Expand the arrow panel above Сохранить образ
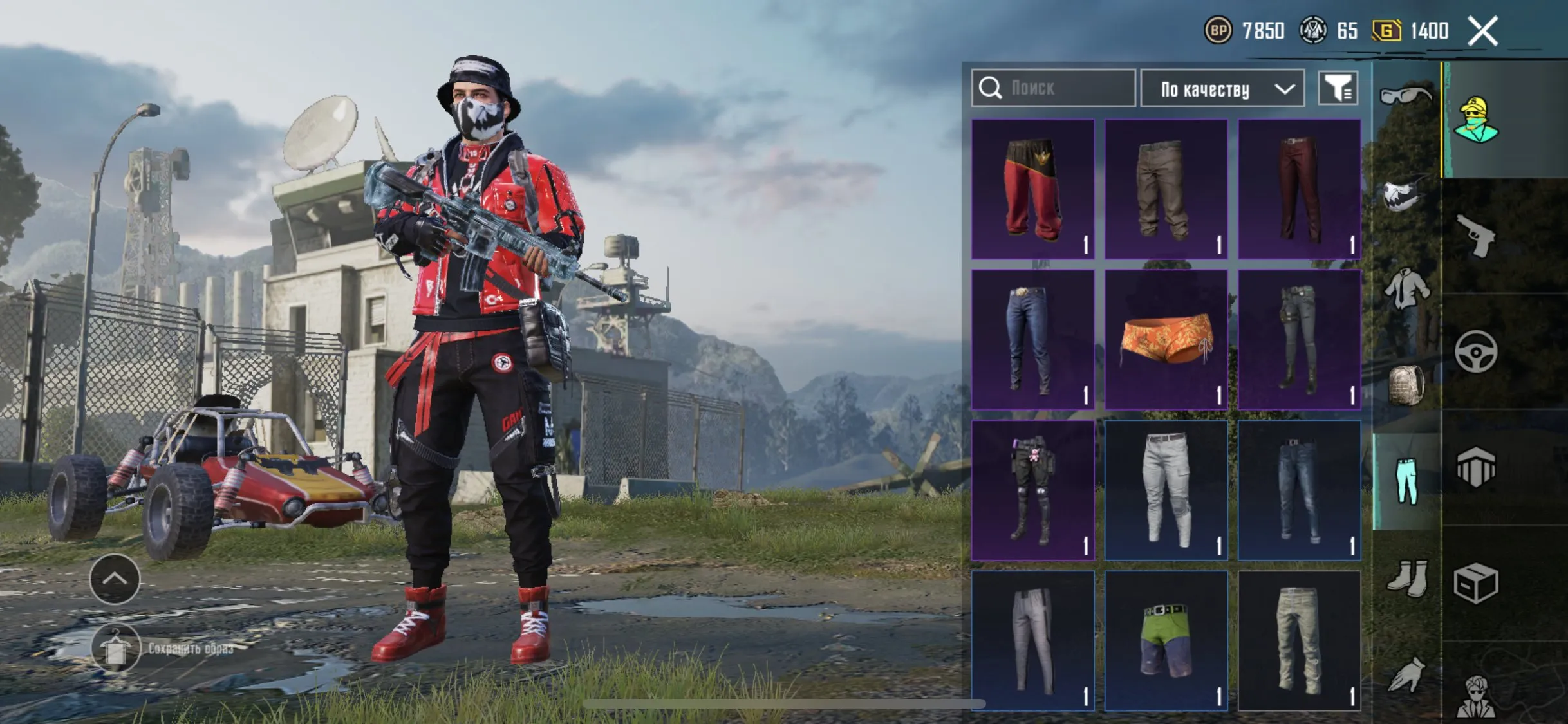Viewport: 1568px width, 724px height. pos(115,580)
